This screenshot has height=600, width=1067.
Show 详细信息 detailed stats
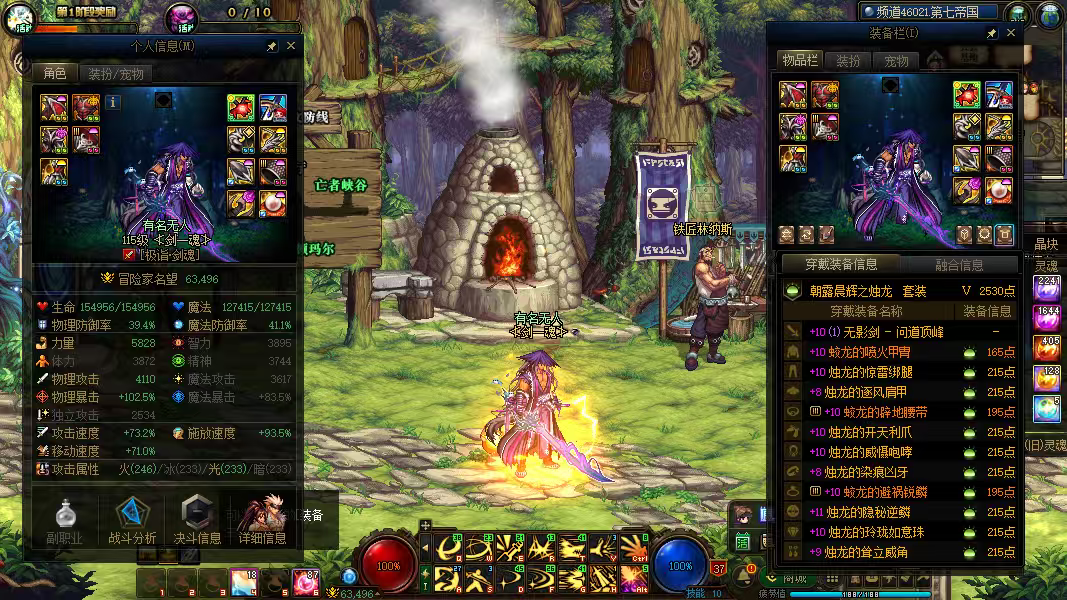(x=263, y=520)
